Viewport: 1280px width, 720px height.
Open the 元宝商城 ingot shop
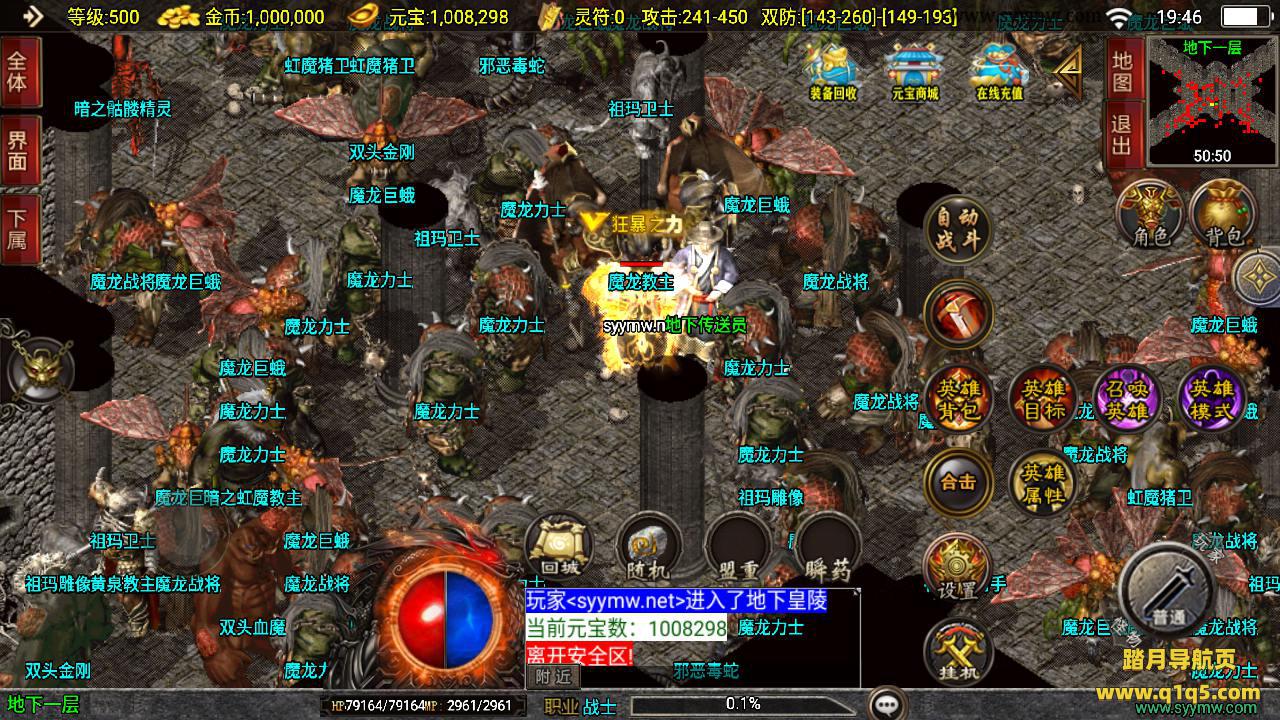click(915, 70)
